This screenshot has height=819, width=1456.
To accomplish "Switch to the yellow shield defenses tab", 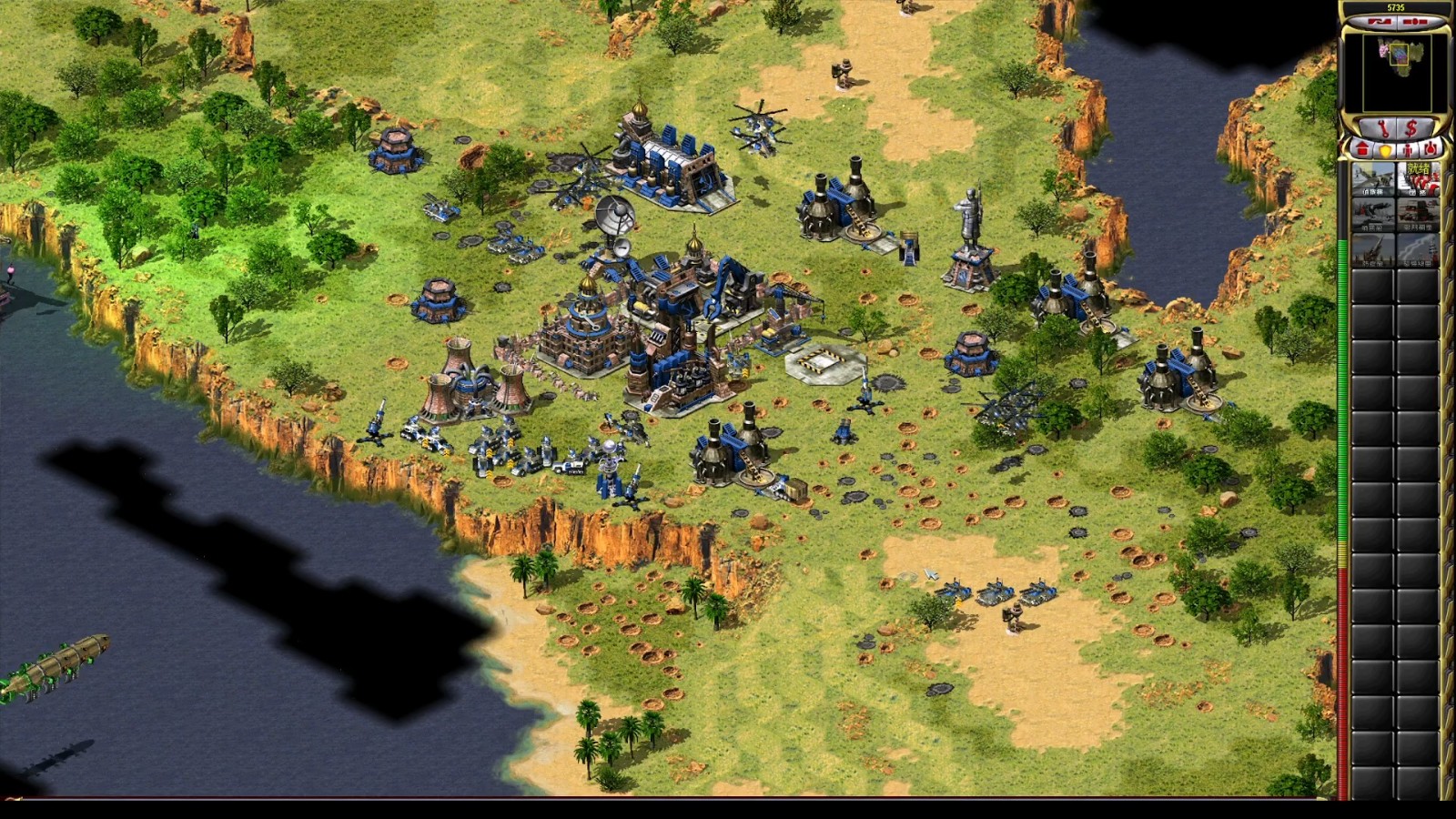I will pos(1385,148).
